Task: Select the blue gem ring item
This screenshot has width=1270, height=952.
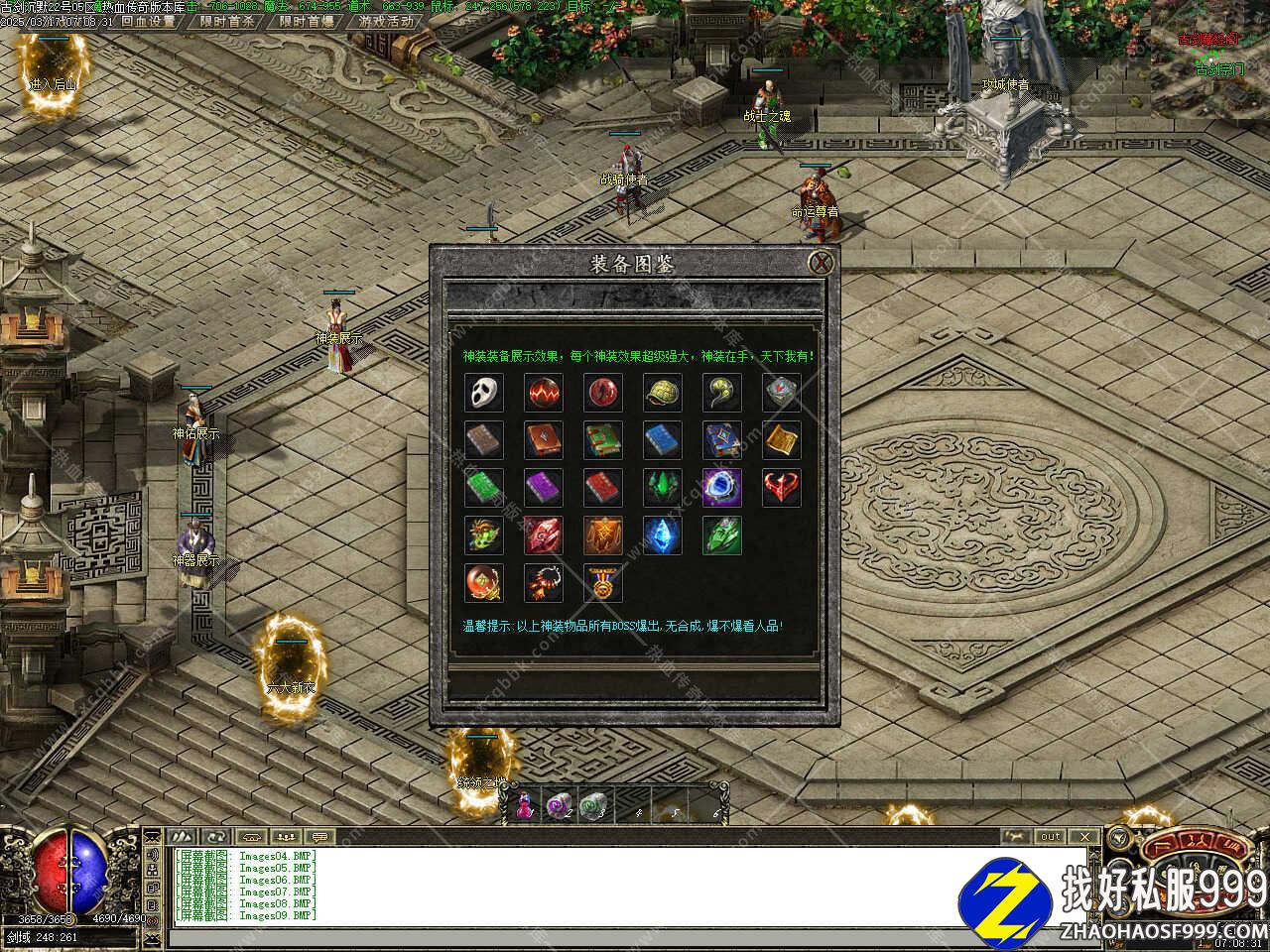Action: (x=721, y=488)
